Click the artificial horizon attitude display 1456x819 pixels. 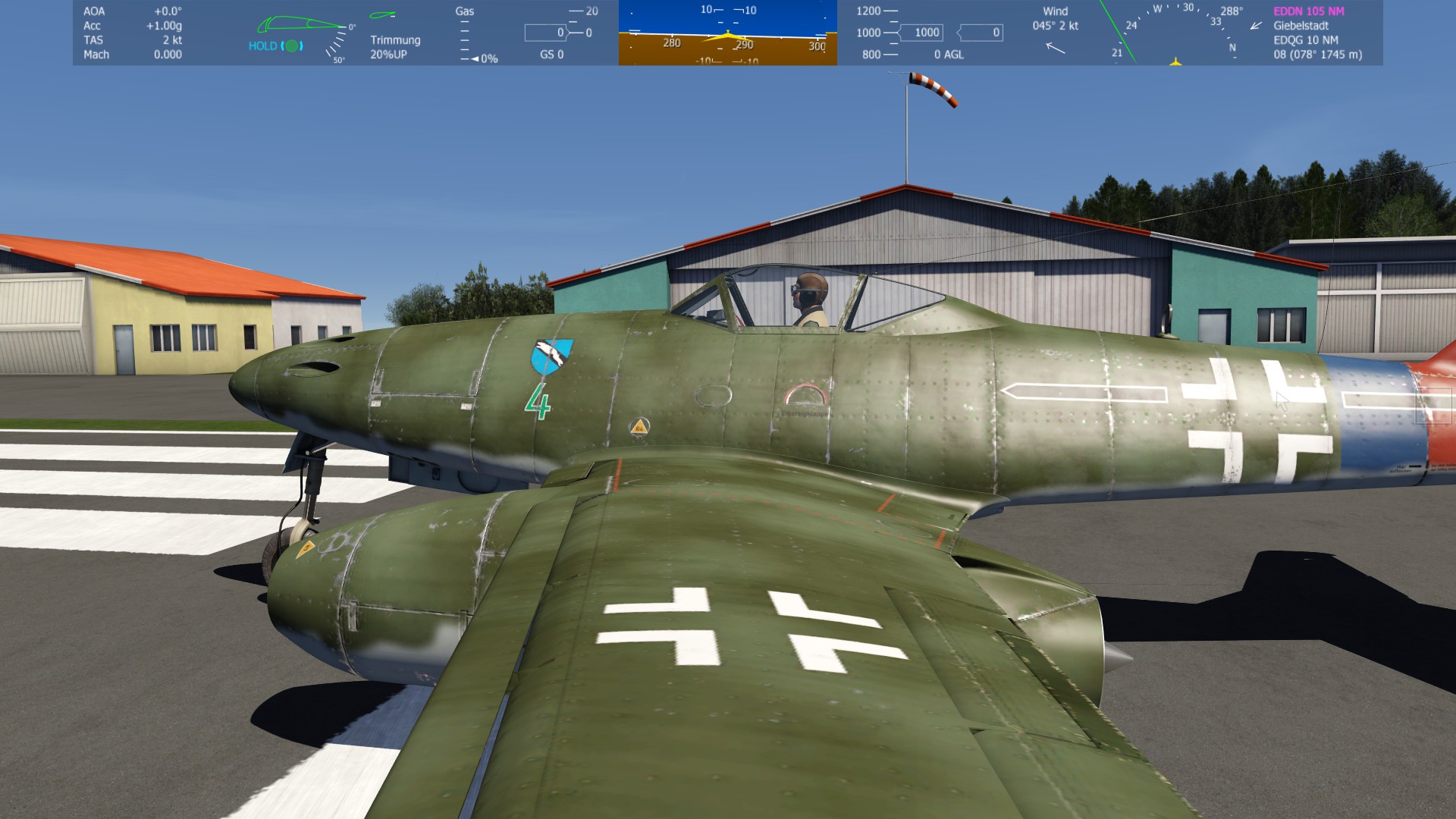coord(727,33)
